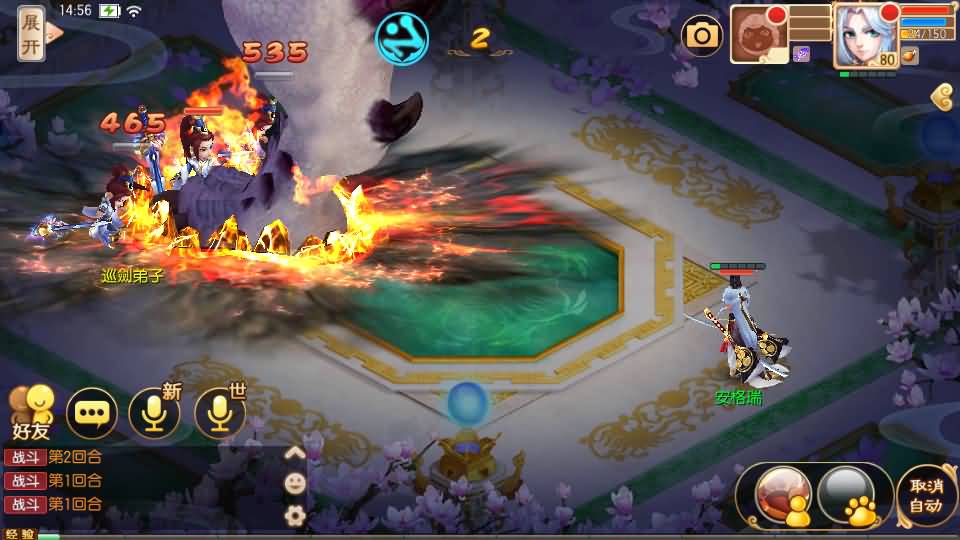This screenshot has width=960, height=540.
Task: Open the pet portrait panel
Action: click(x=759, y=35)
